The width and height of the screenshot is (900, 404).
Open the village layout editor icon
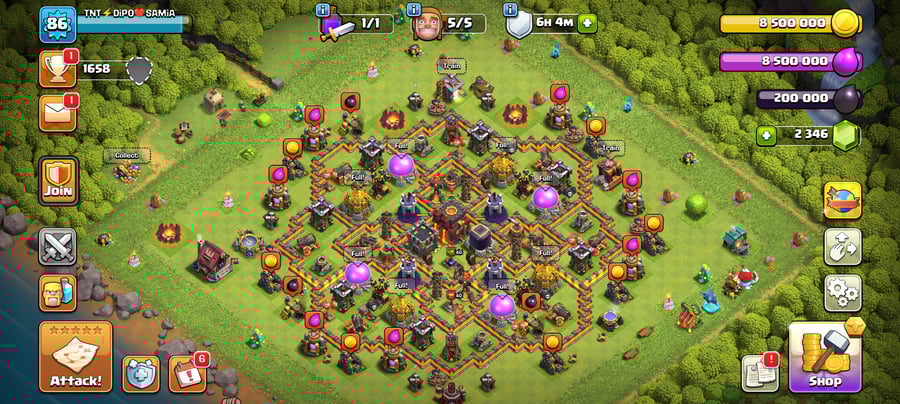click(x=842, y=247)
